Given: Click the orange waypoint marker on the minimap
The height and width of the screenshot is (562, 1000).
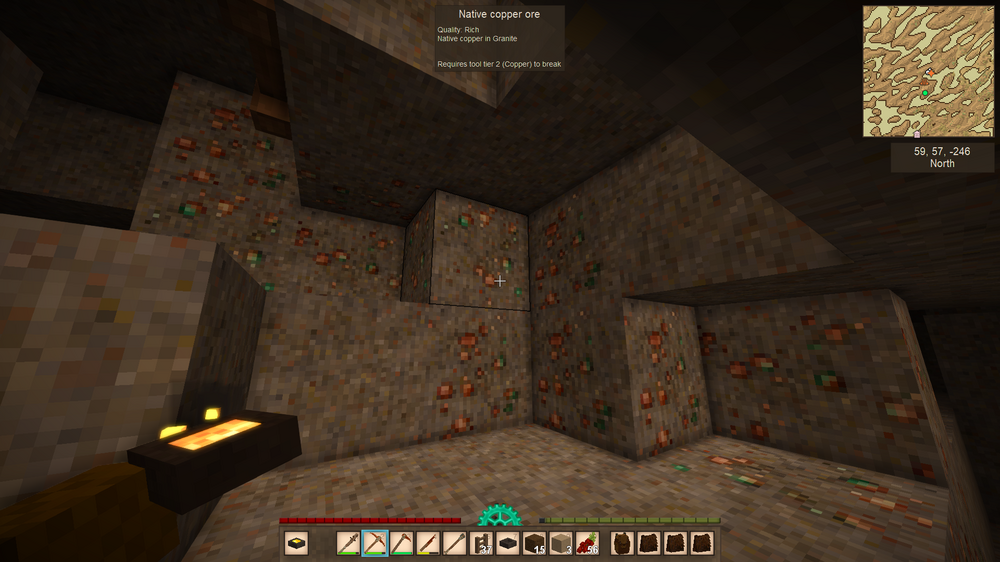Looking at the screenshot, I should 930,73.
